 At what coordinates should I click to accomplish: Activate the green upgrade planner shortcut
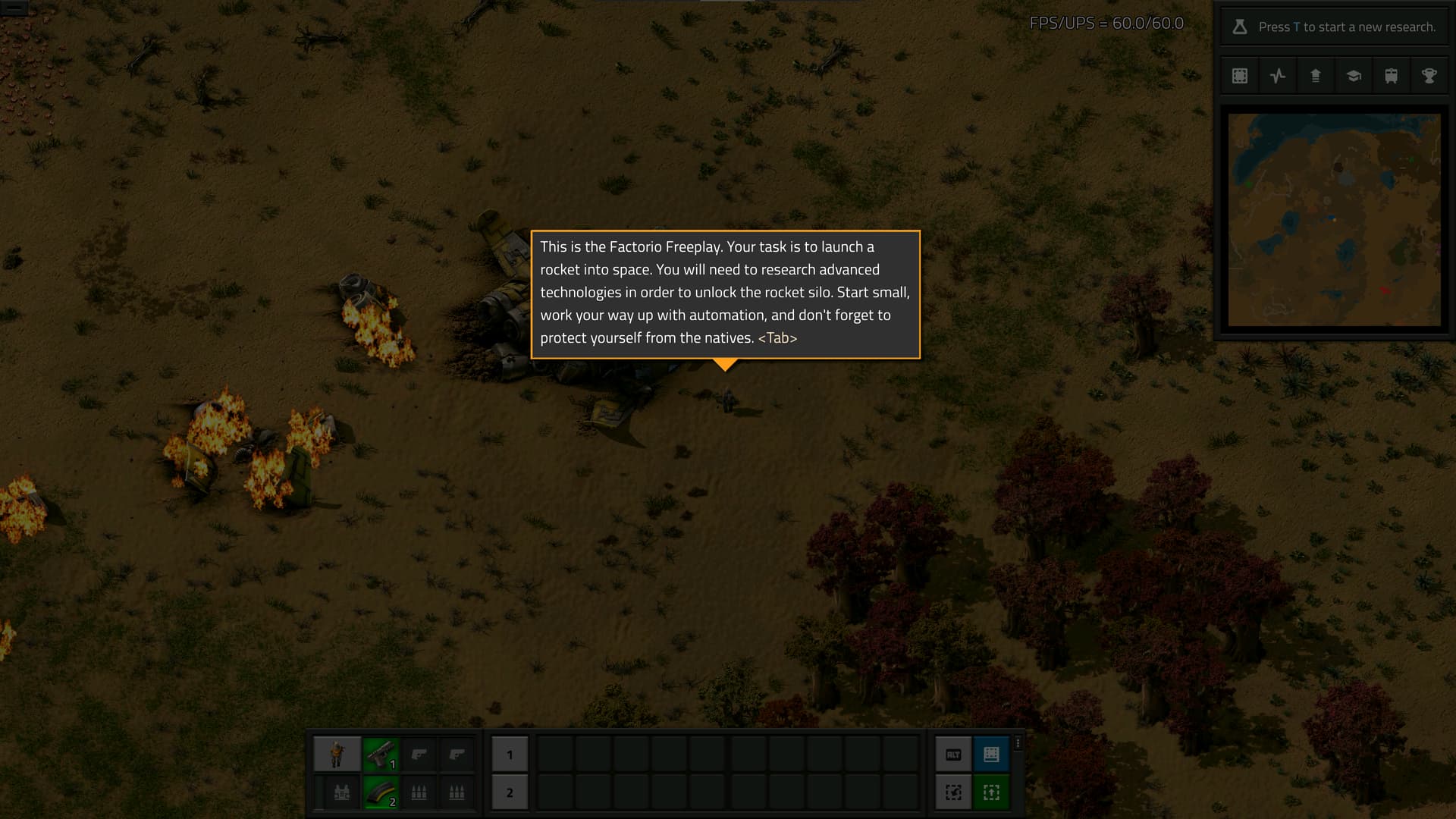991,793
